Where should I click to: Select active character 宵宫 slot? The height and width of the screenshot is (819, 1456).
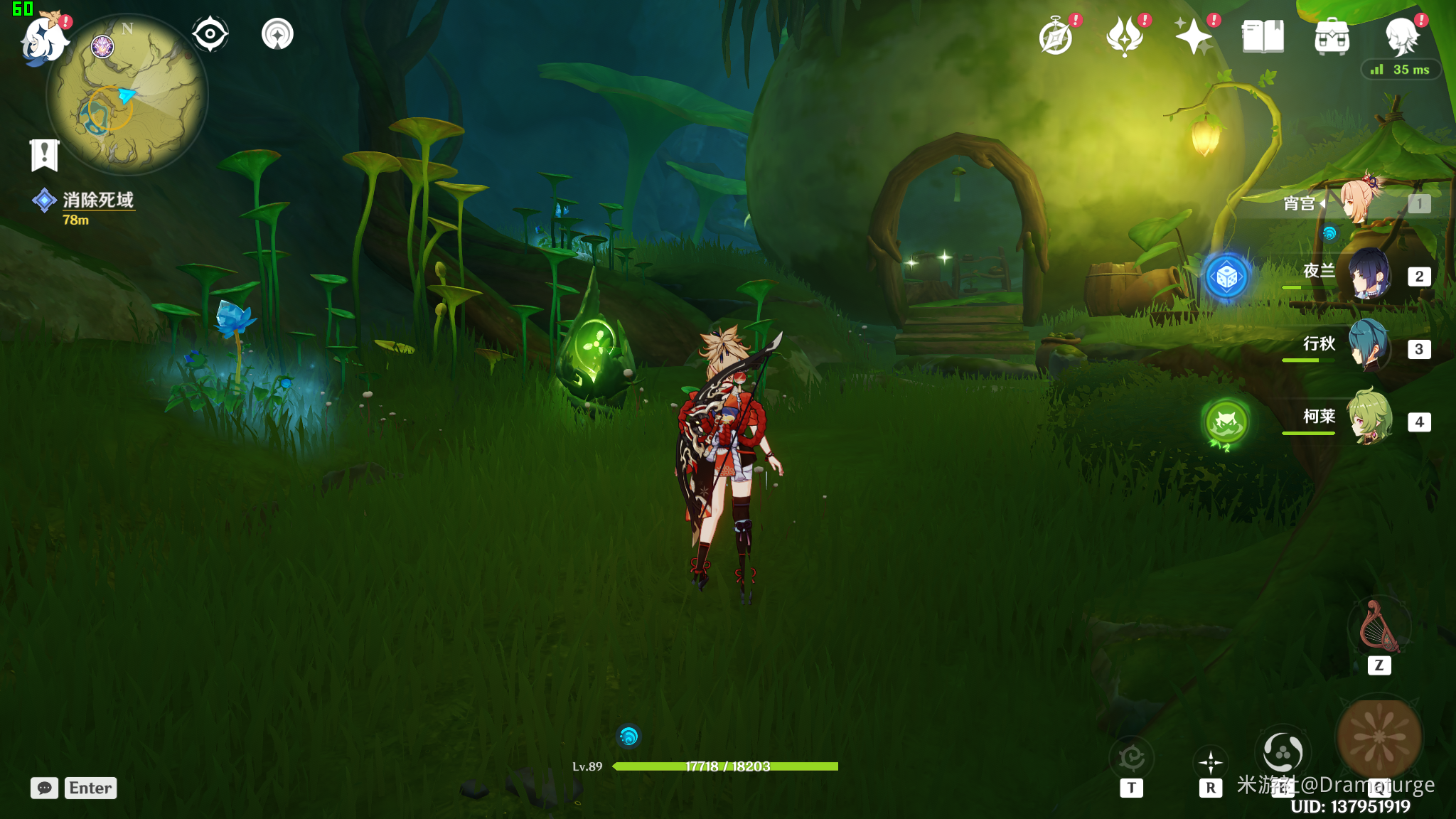pos(1361,203)
